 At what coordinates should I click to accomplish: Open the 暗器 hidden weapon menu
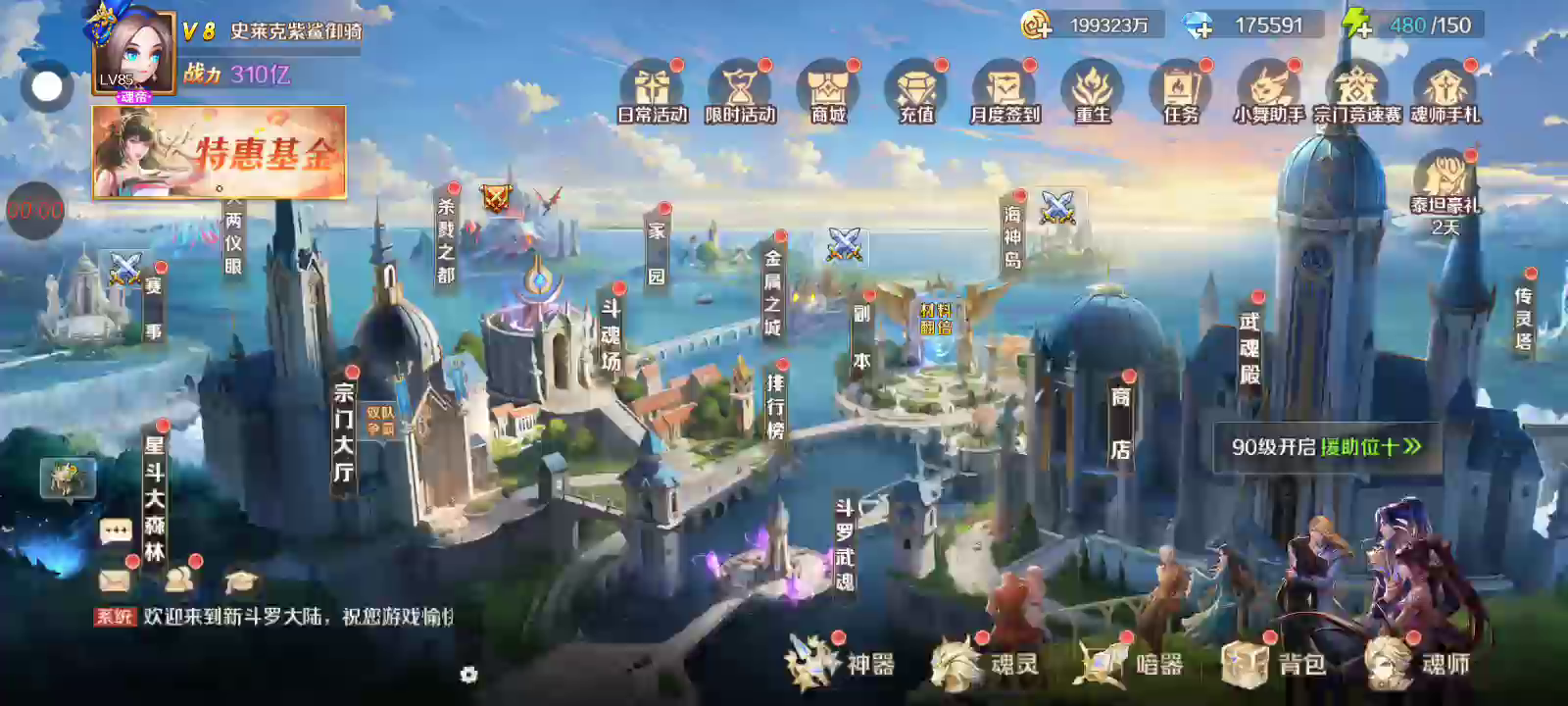(1130, 663)
